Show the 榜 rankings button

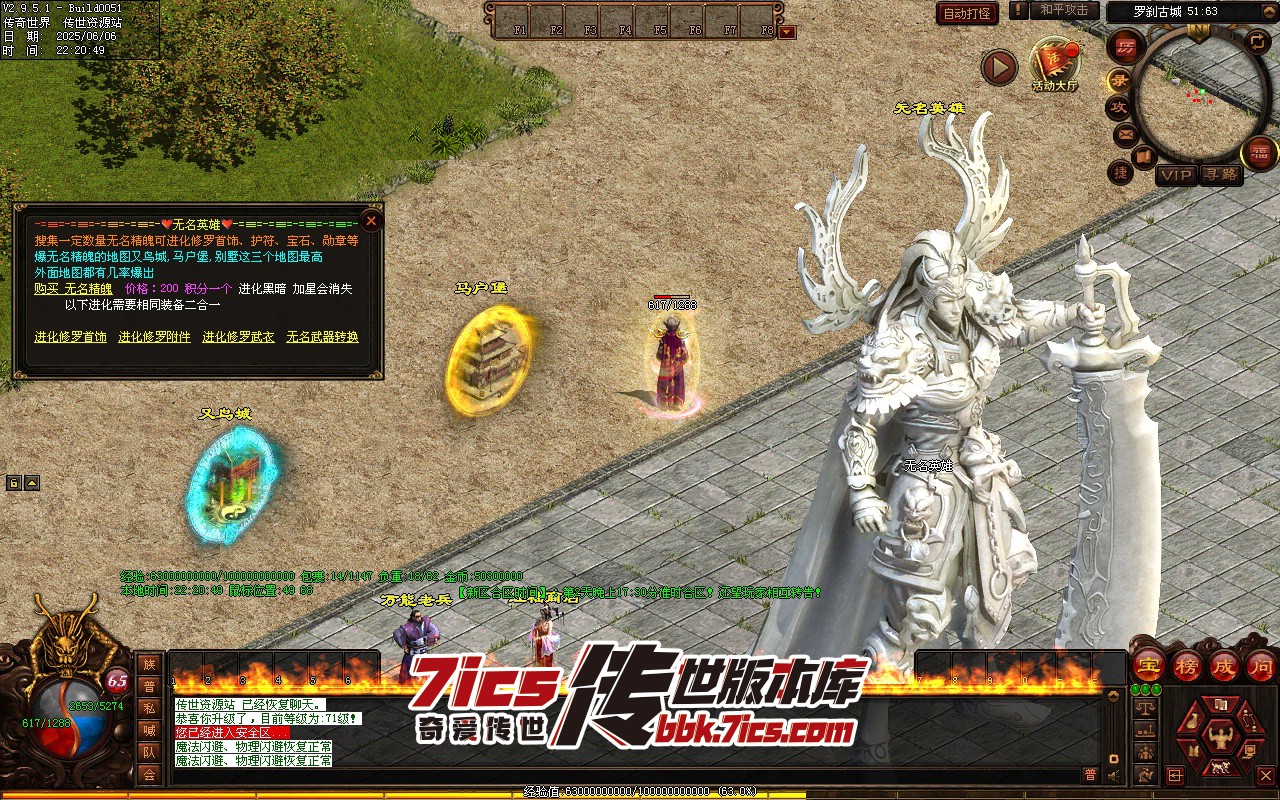pos(1187,665)
